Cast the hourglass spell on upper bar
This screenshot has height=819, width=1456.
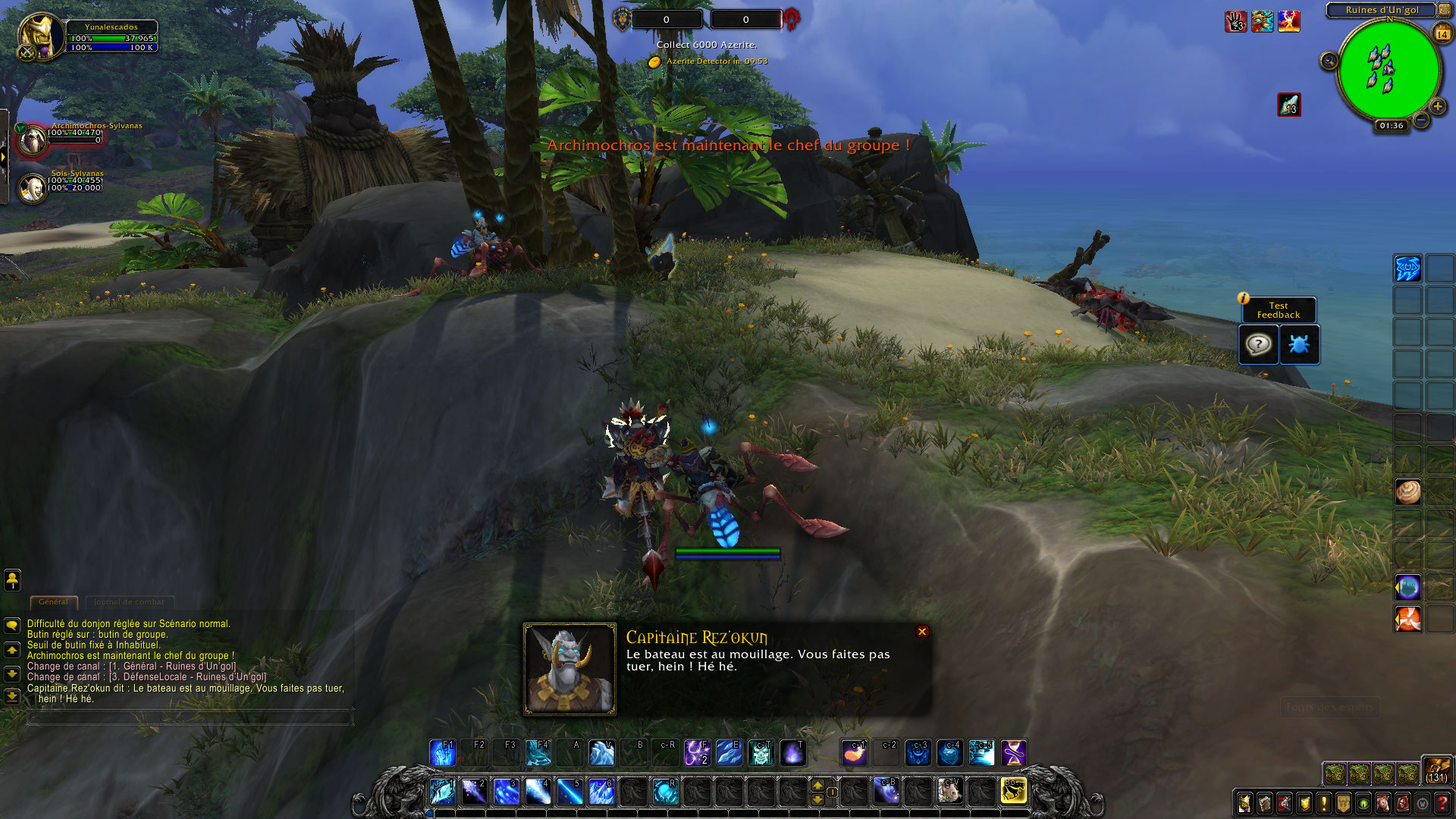[1013, 753]
